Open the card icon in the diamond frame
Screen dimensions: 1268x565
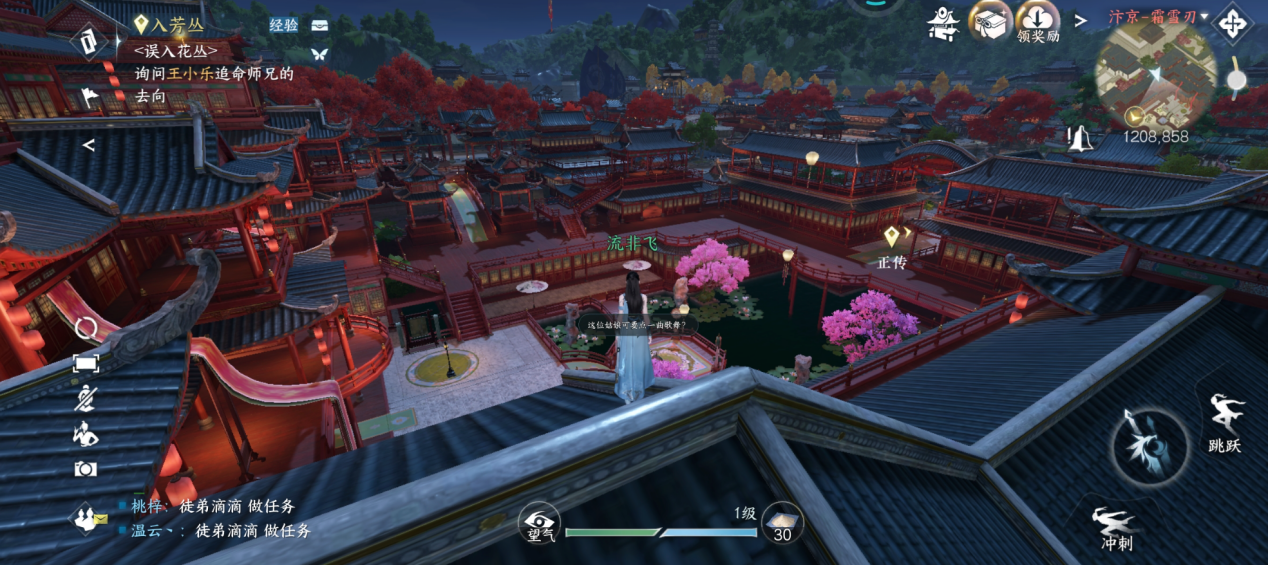coord(89,41)
